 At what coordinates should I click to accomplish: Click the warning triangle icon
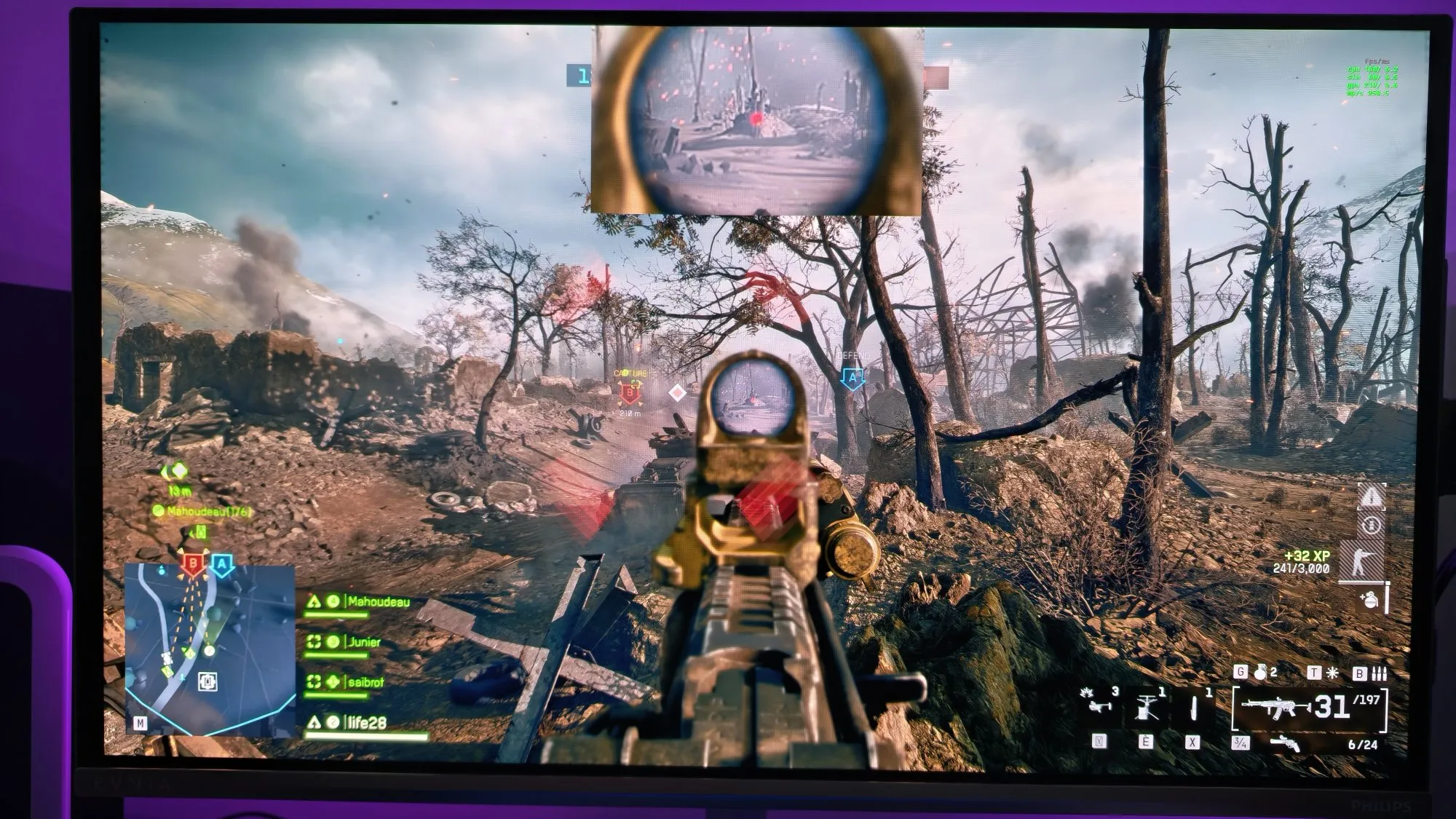1371,497
